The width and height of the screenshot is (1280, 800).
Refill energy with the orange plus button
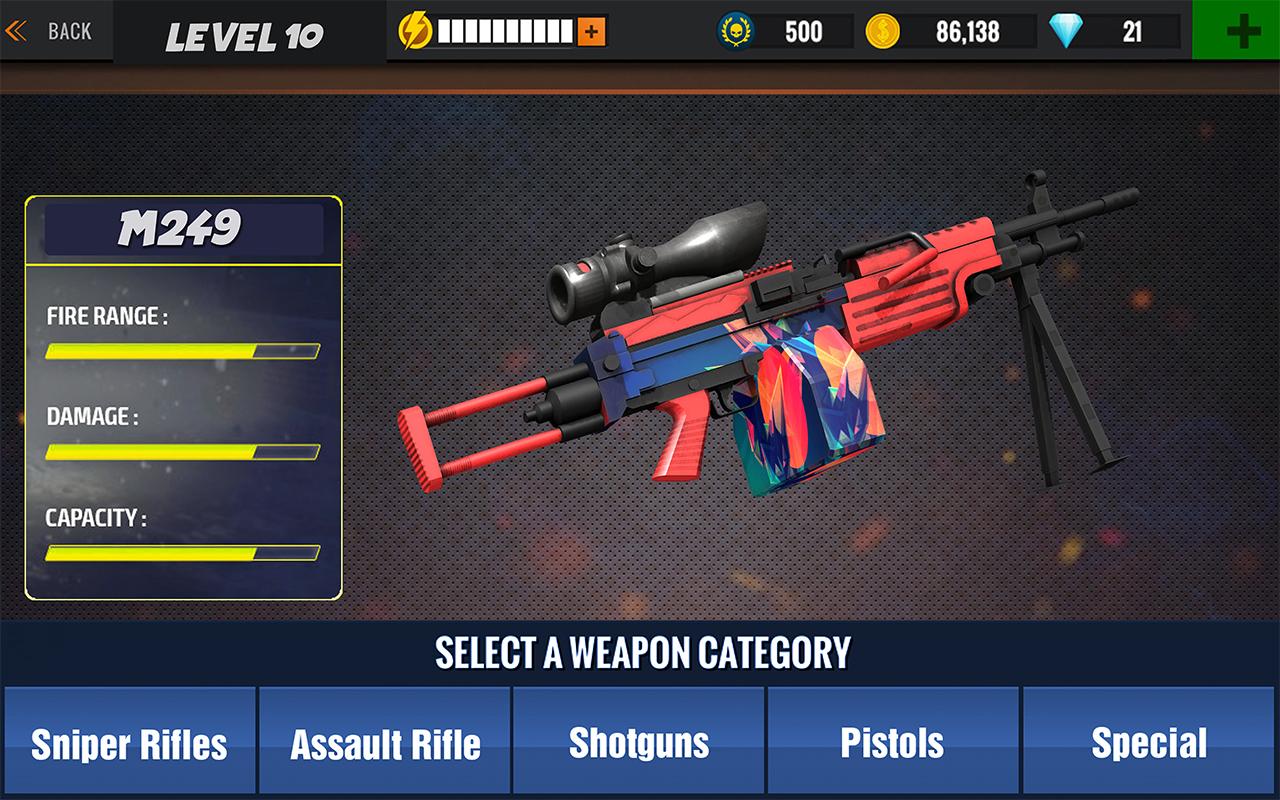591,32
